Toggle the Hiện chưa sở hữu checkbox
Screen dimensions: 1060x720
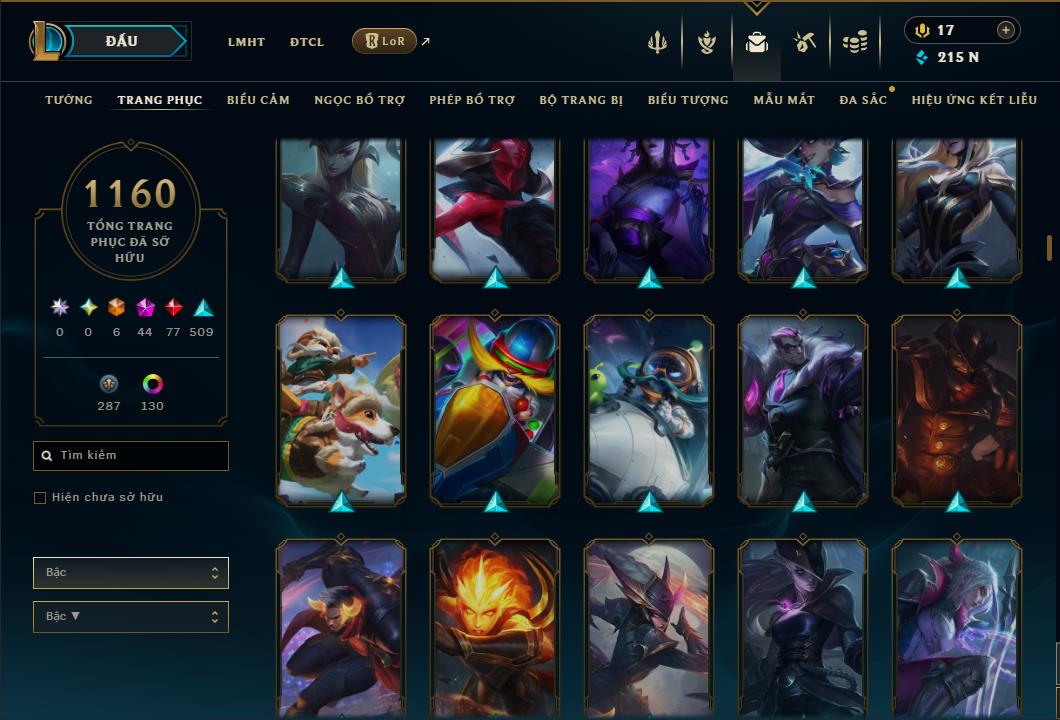(40, 498)
